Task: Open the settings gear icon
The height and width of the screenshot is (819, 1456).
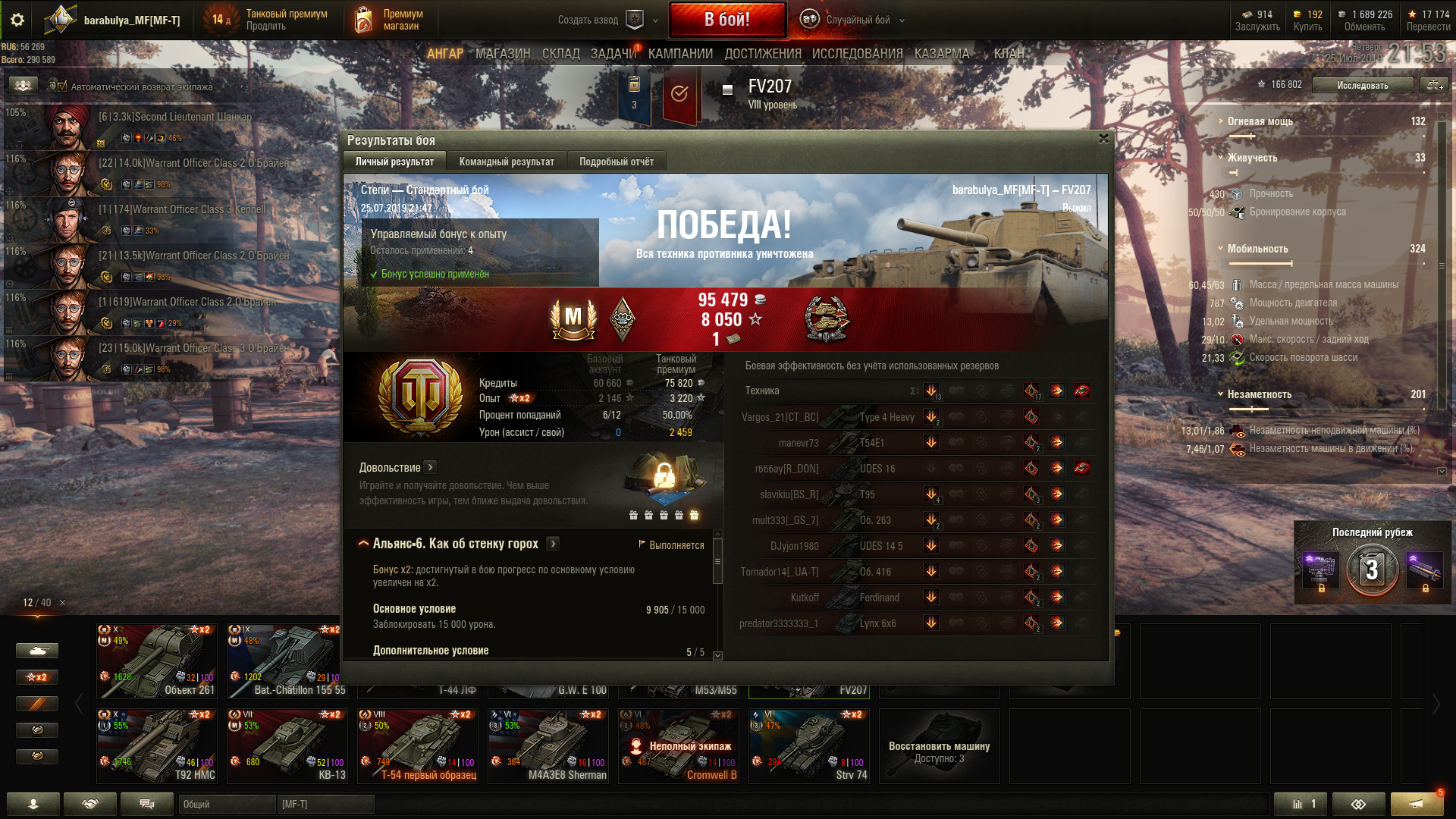Action: coord(17,20)
